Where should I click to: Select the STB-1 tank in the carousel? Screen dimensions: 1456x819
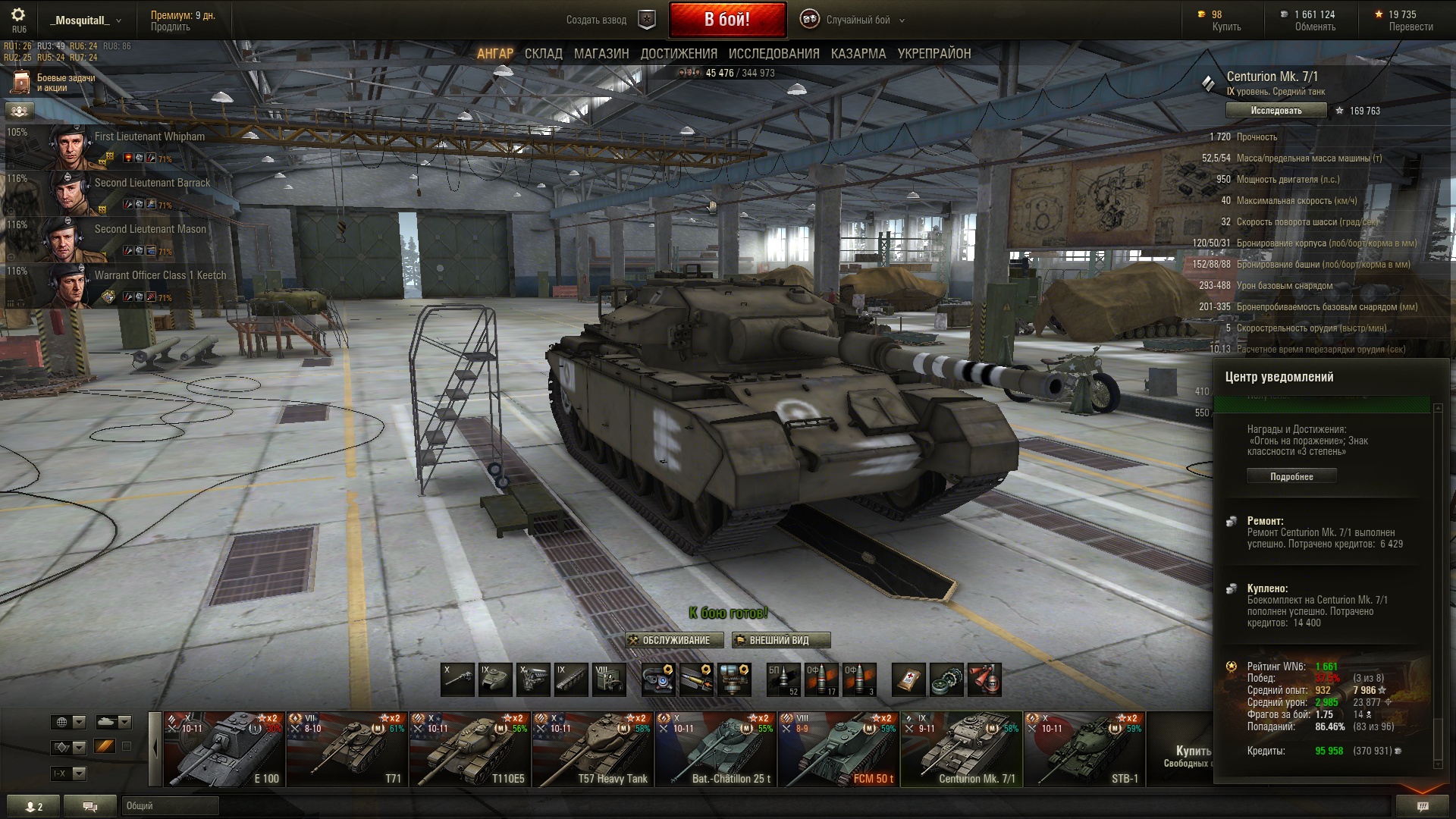click(1084, 749)
